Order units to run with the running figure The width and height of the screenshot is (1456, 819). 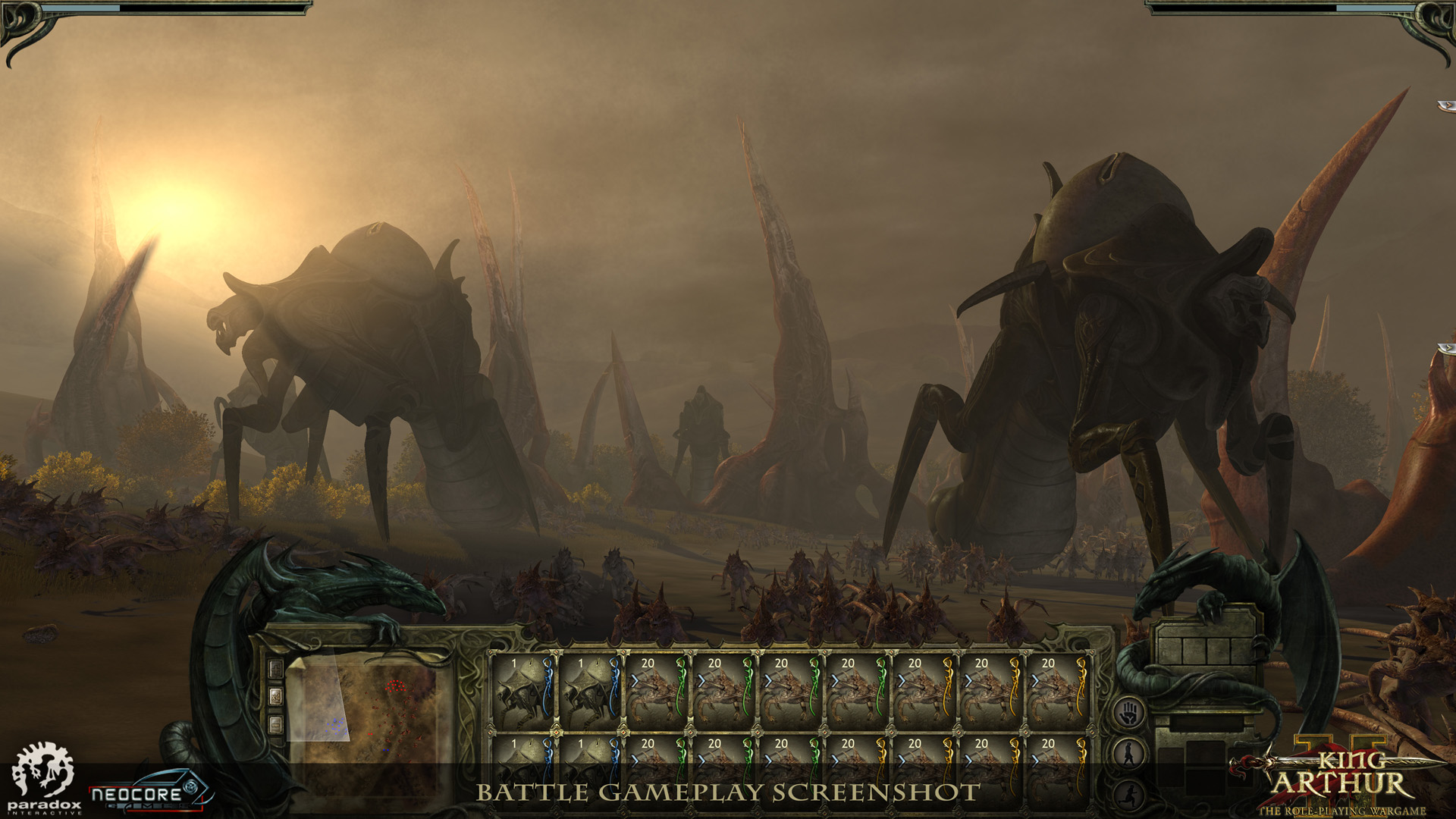click(x=1130, y=793)
